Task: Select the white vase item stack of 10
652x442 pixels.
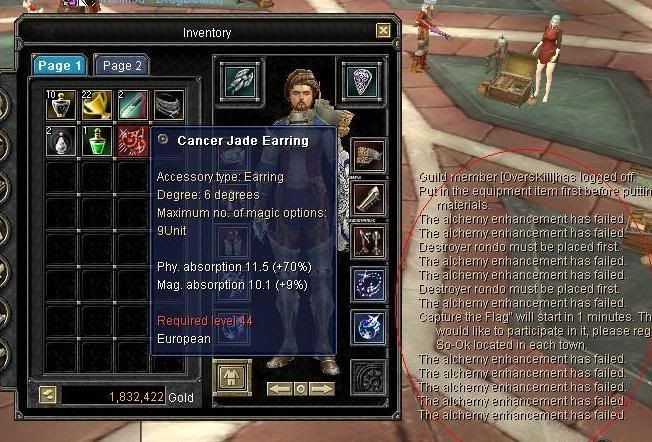Action: [61, 105]
